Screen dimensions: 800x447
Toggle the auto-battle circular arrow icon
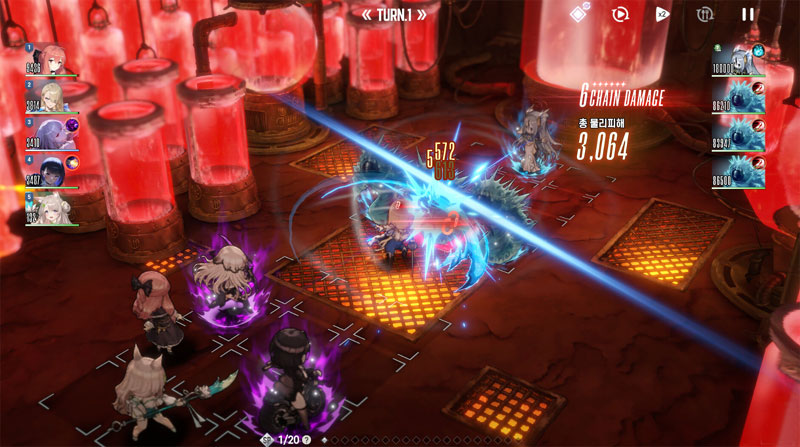620,14
